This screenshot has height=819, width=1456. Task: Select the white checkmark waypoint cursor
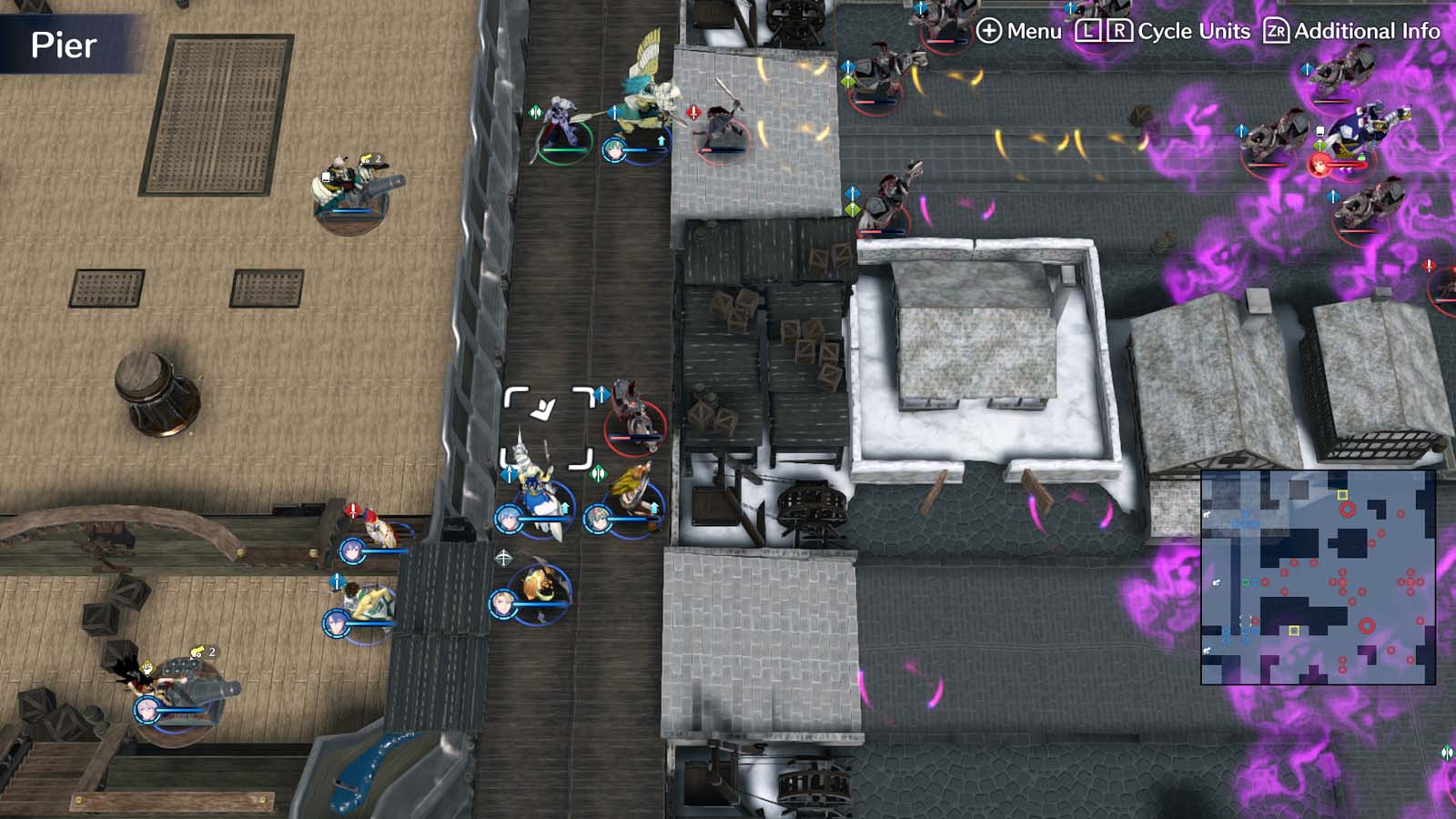click(x=541, y=409)
